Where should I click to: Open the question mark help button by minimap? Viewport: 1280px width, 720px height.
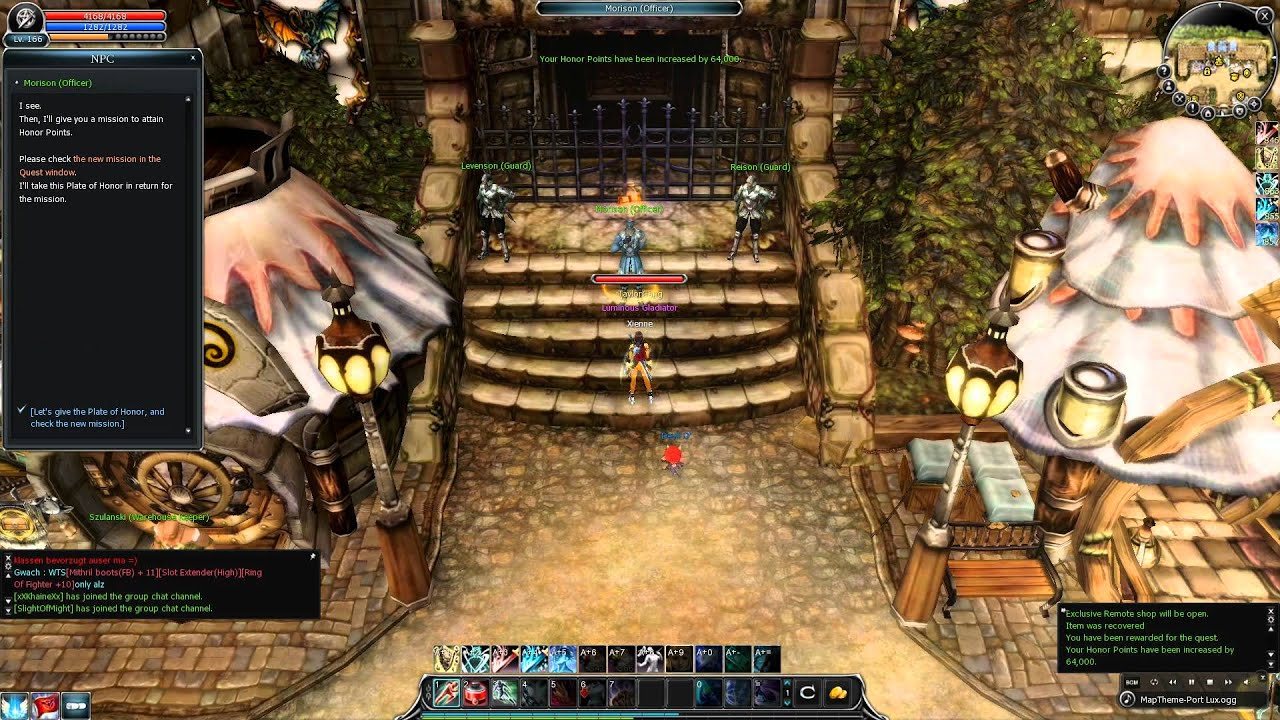1164,72
